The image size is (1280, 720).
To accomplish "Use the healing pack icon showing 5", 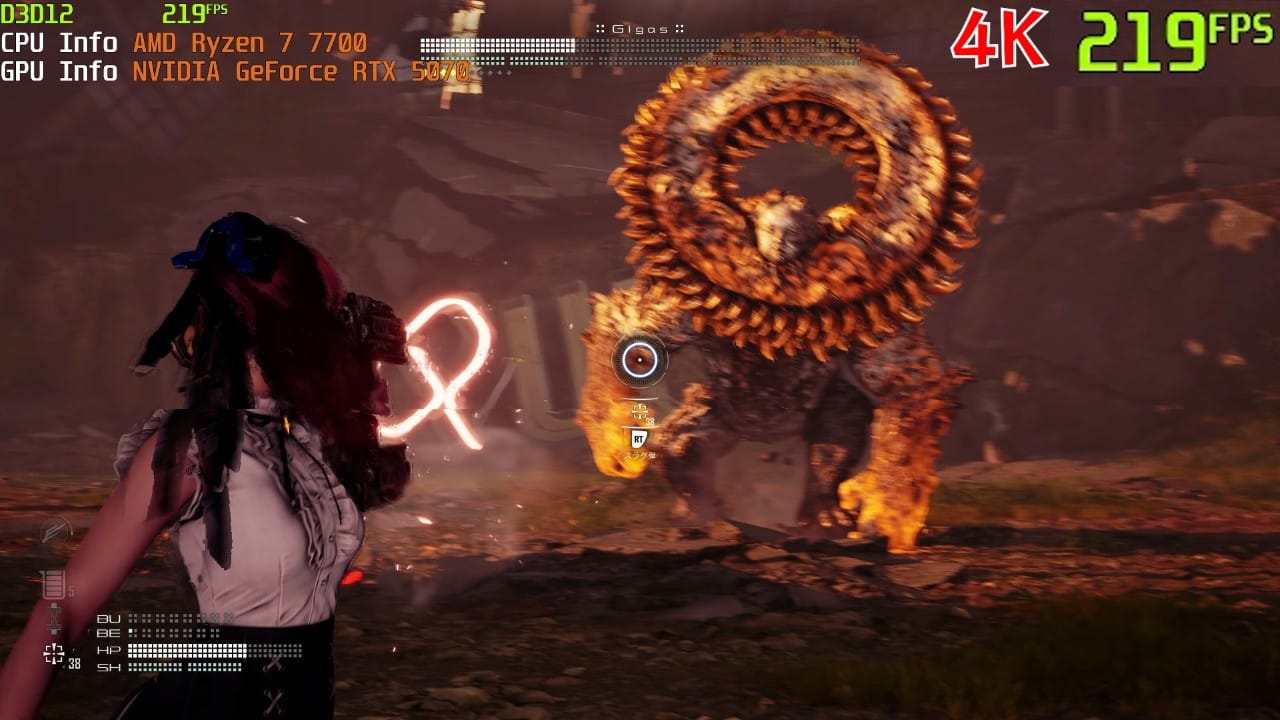I will (52, 584).
